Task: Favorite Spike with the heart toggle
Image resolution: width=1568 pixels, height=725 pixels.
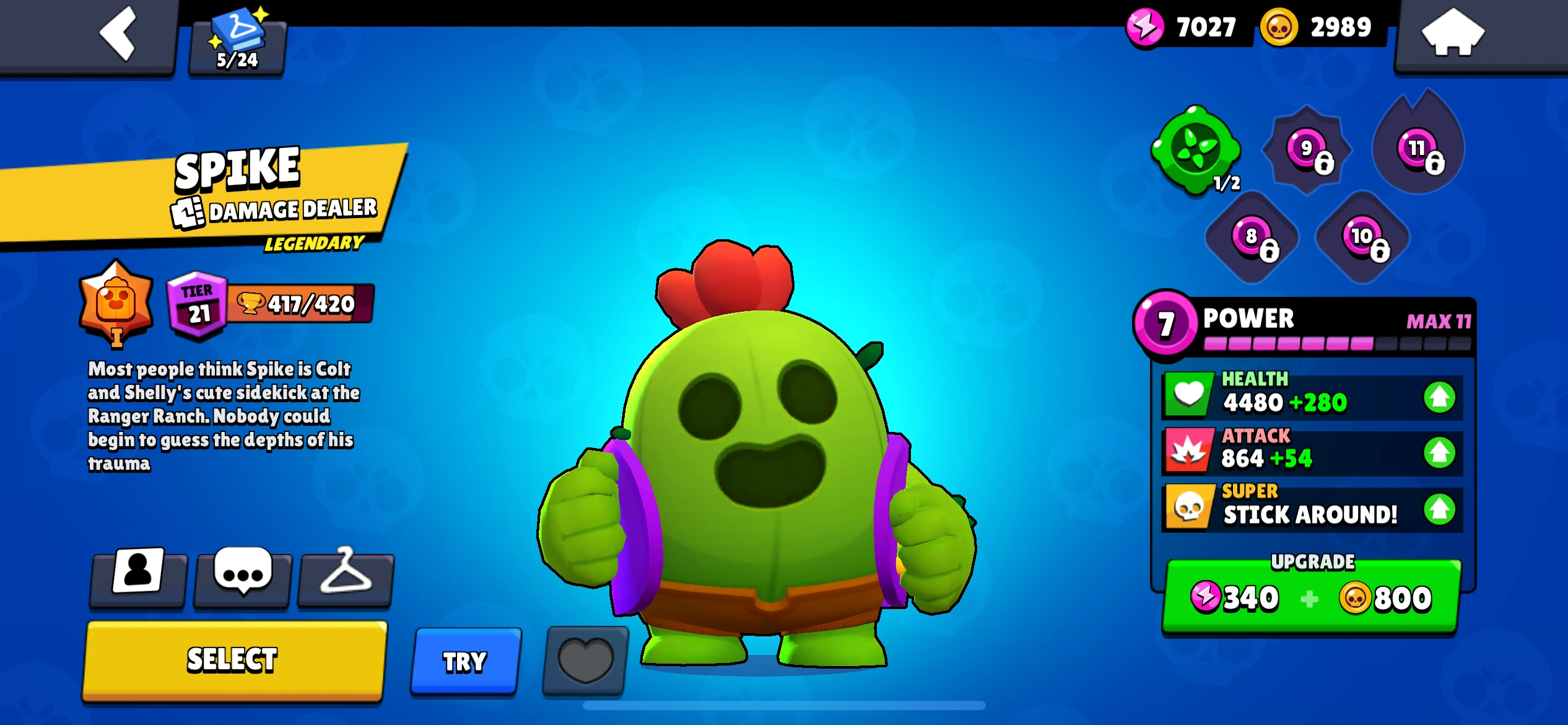Action: pos(584,660)
